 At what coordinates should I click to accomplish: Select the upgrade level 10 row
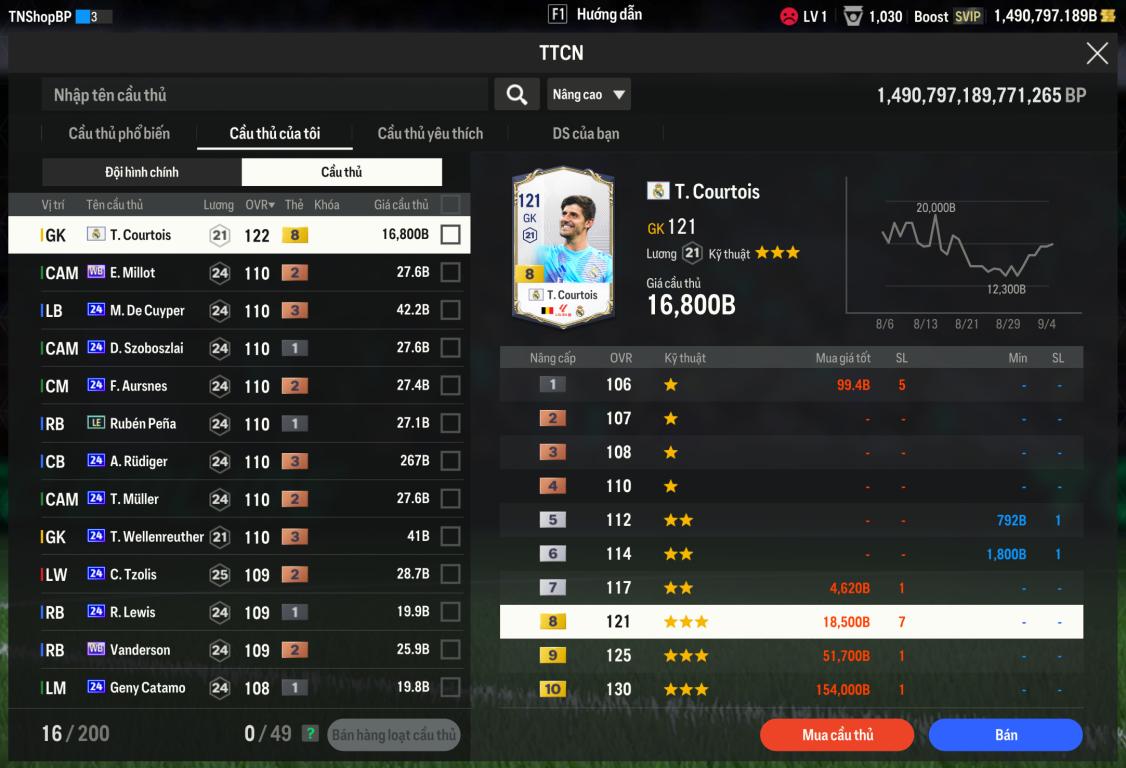(x=790, y=689)
